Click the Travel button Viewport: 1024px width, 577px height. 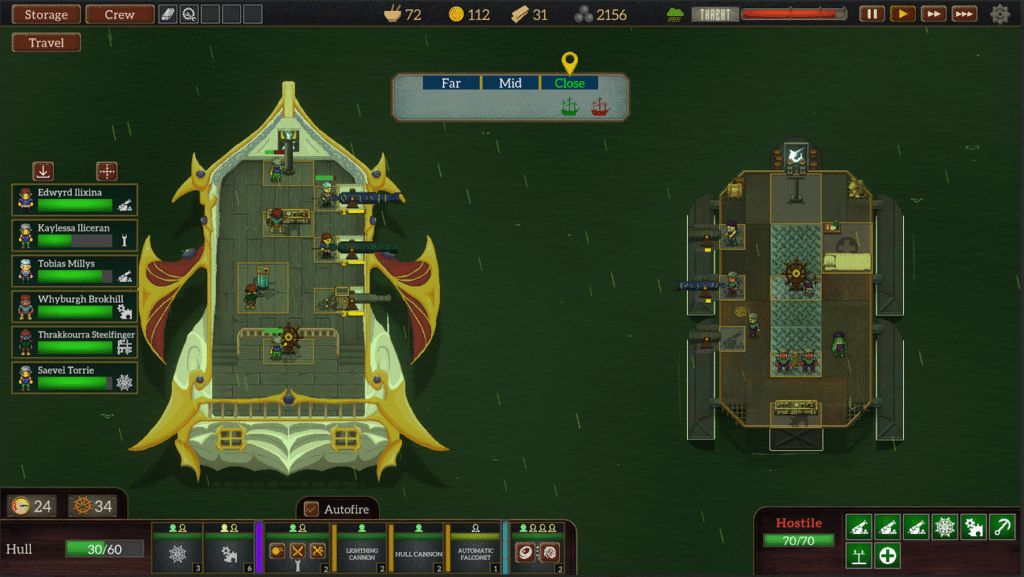46,43
